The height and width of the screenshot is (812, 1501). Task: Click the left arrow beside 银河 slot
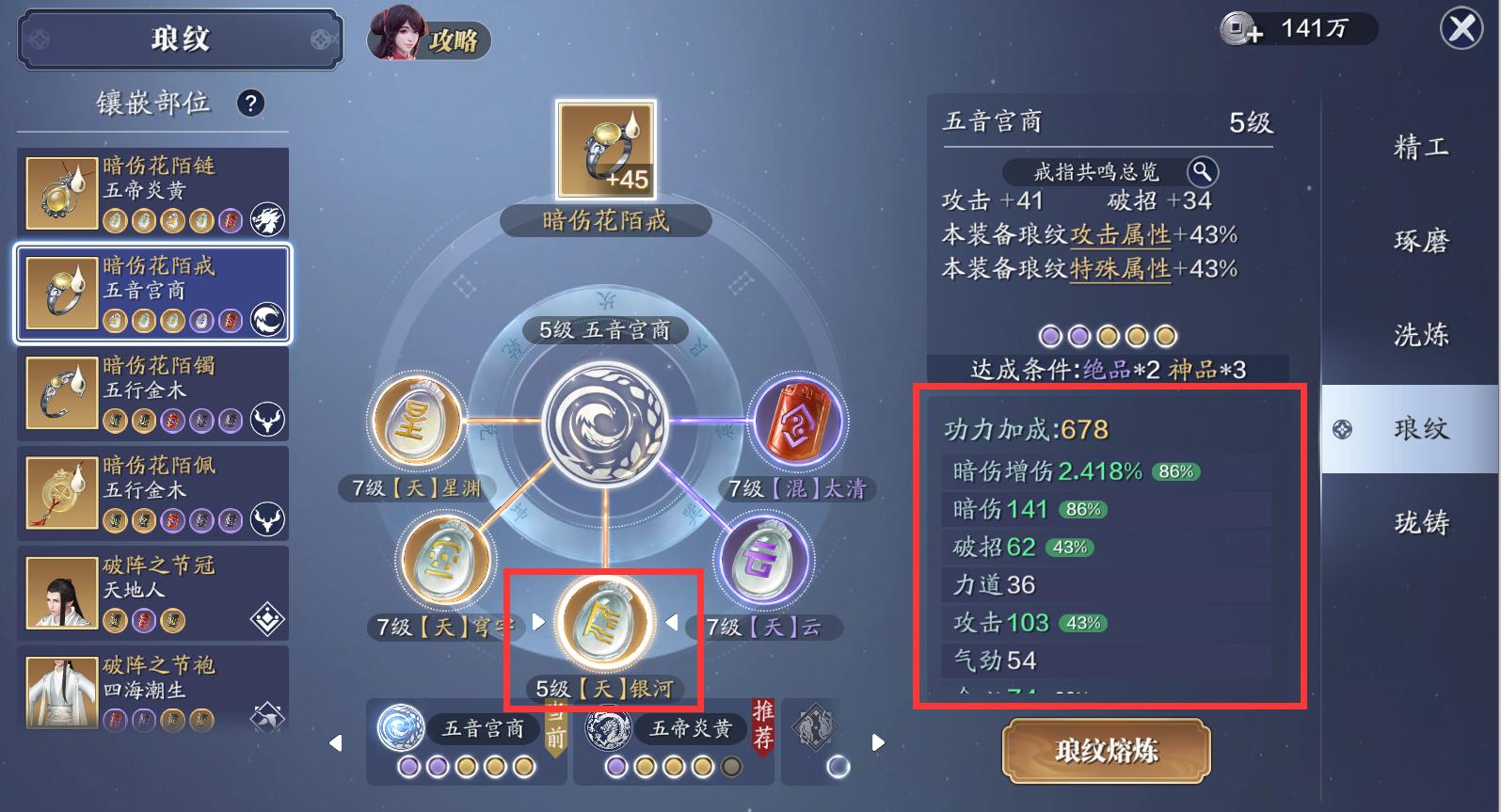point(538,620)
